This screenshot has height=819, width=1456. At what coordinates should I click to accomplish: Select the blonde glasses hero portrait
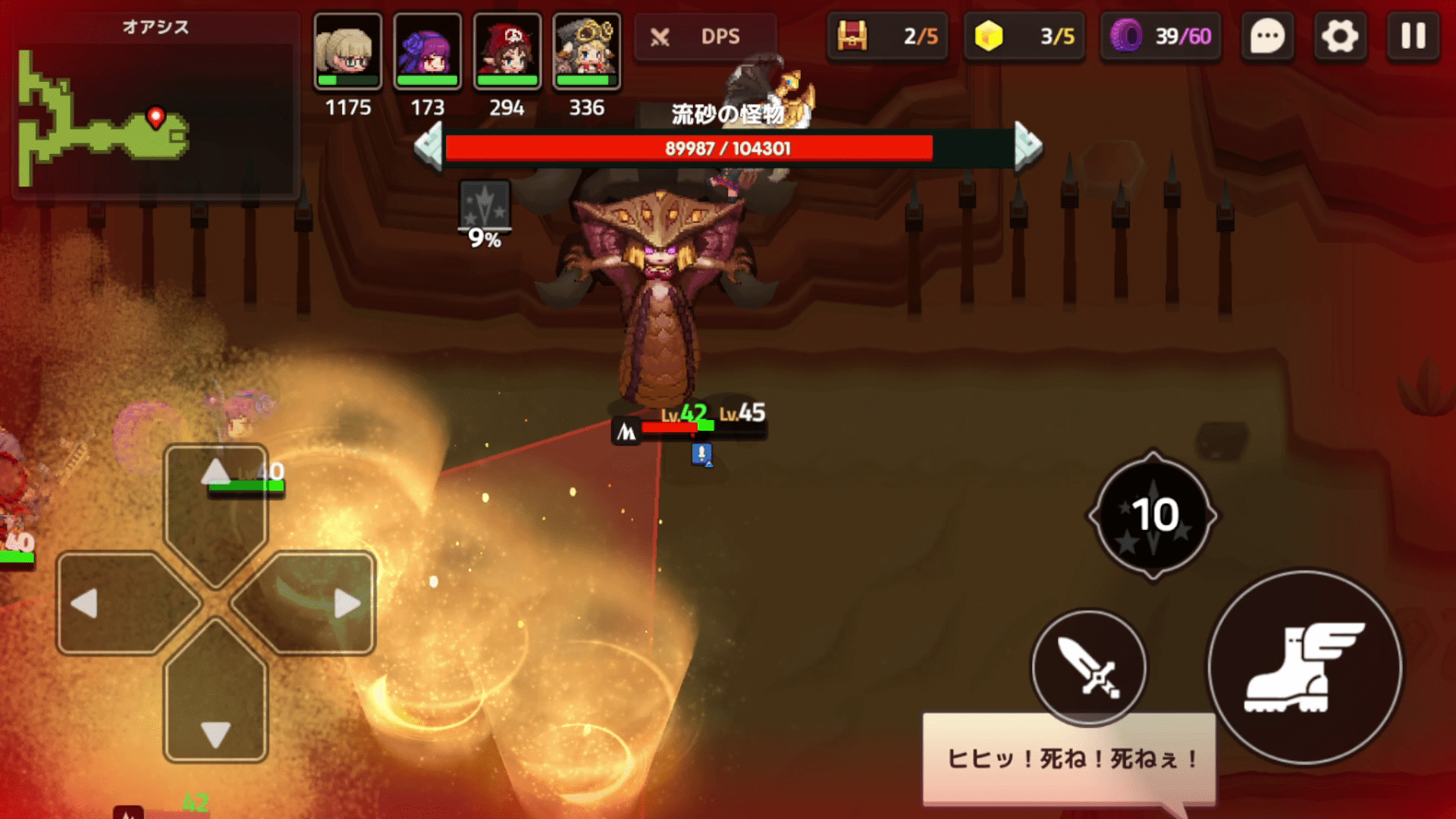(348, 51)
